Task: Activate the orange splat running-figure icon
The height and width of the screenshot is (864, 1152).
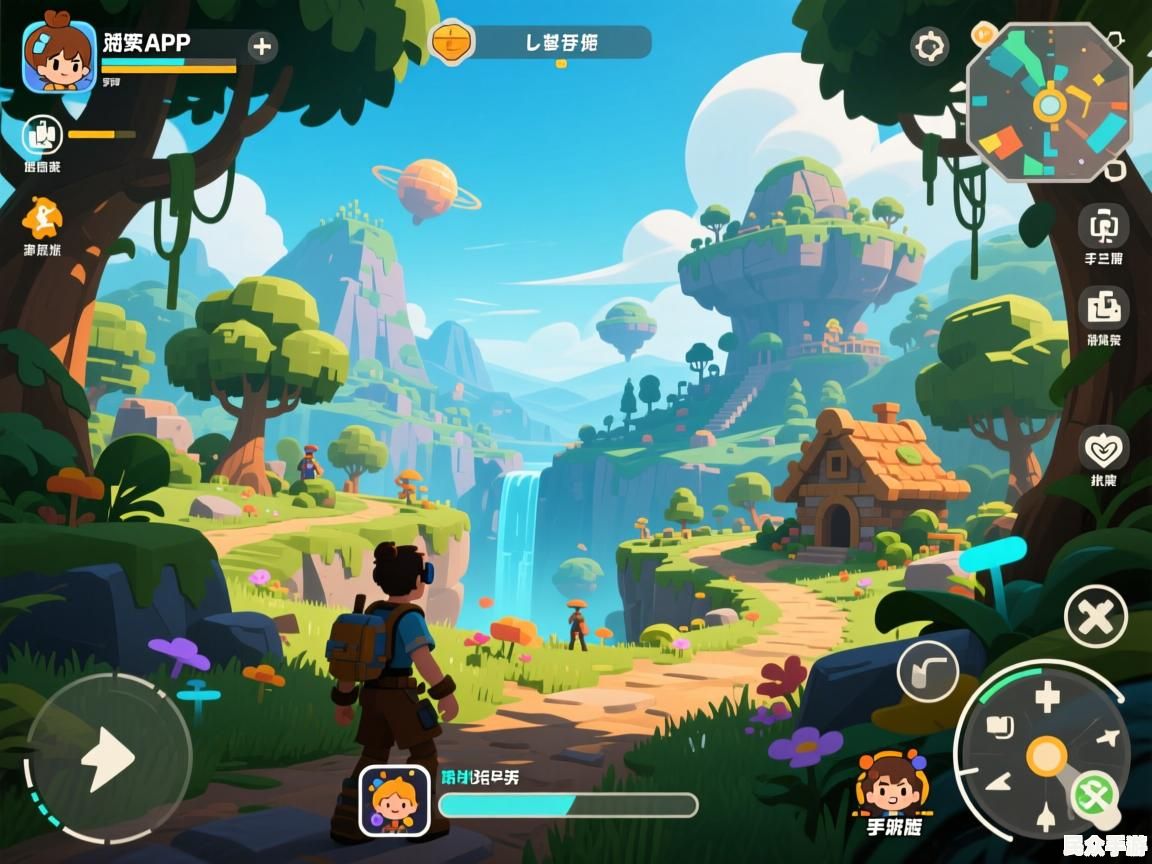Action: (42, 216)
